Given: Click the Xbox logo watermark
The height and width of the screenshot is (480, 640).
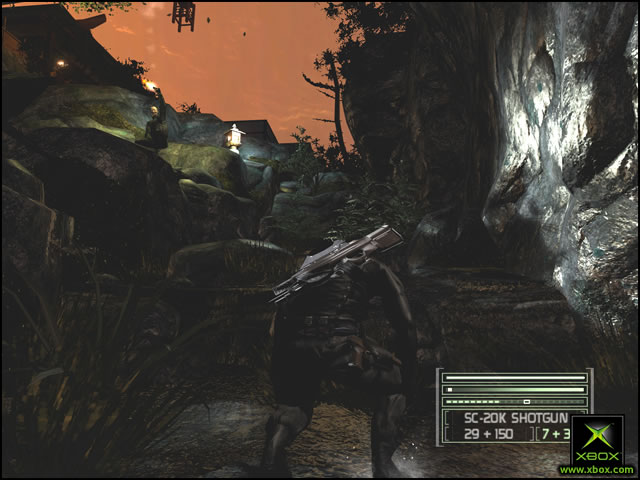Looking at the screenshot, I should (597, 440).
